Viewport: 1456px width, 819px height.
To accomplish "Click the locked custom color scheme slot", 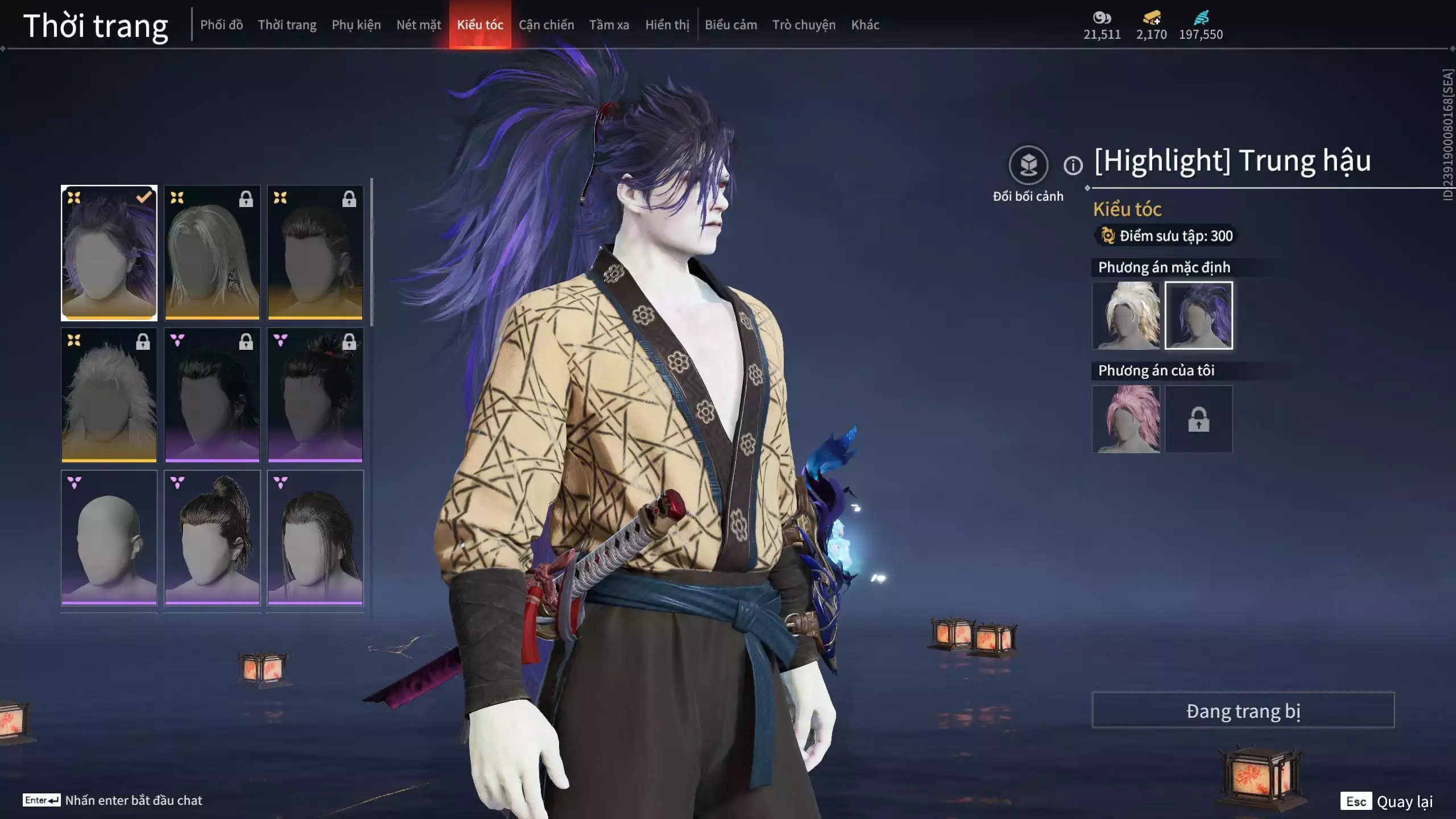I will click(x=1198, y=419).
